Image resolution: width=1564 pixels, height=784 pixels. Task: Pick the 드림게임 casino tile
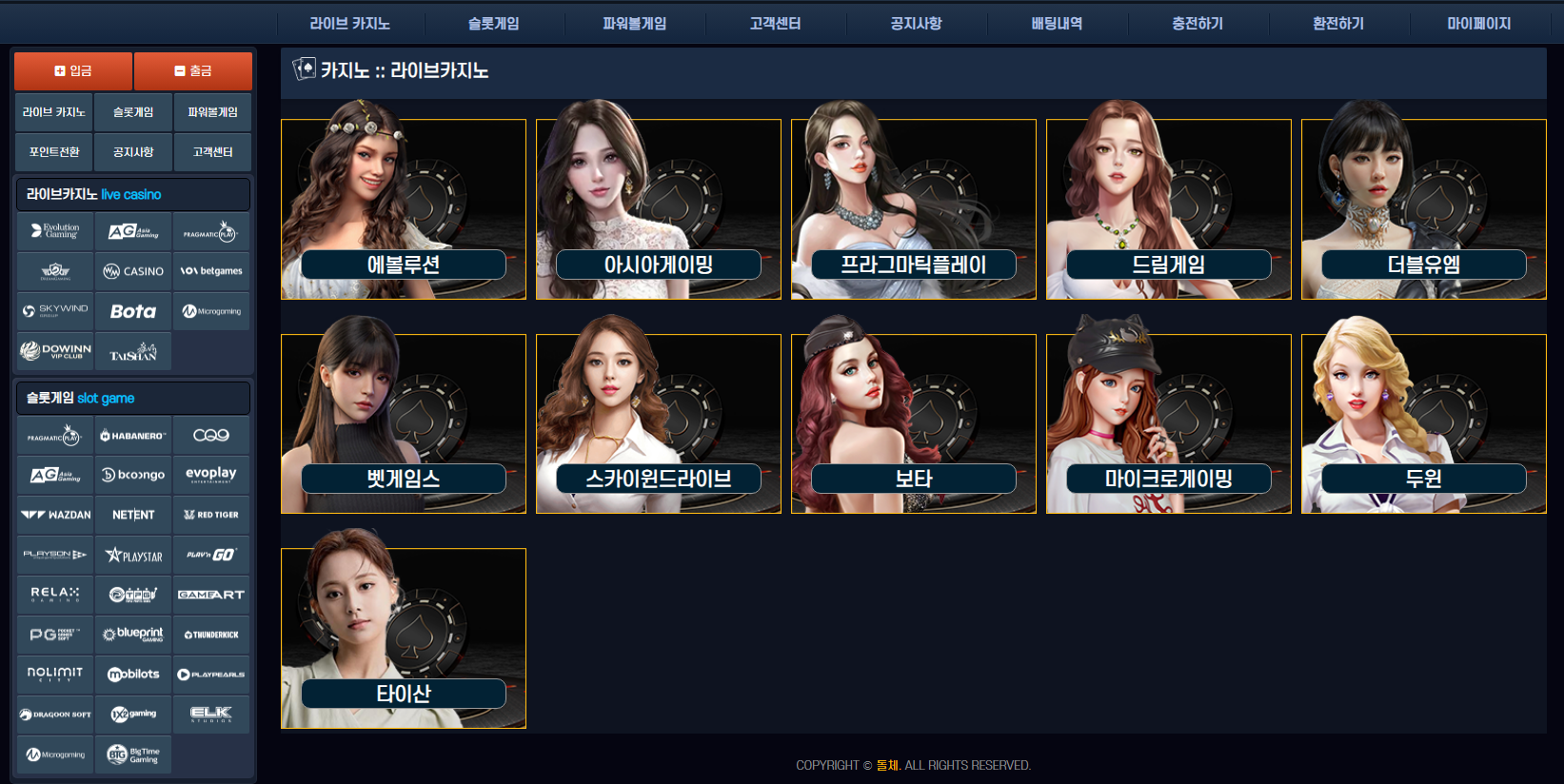point(1169,209)
